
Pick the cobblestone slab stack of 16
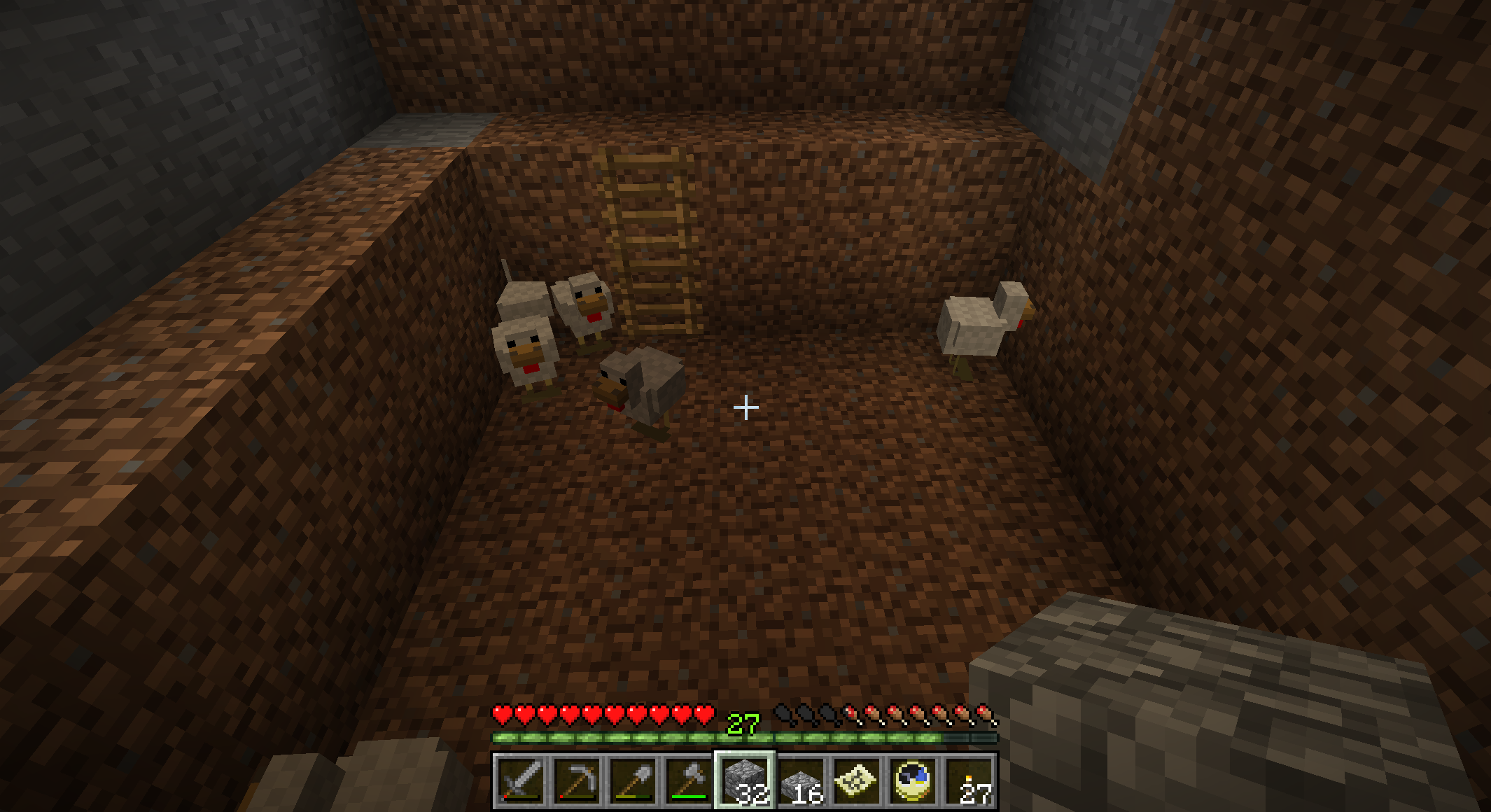[x=801, y=780]
